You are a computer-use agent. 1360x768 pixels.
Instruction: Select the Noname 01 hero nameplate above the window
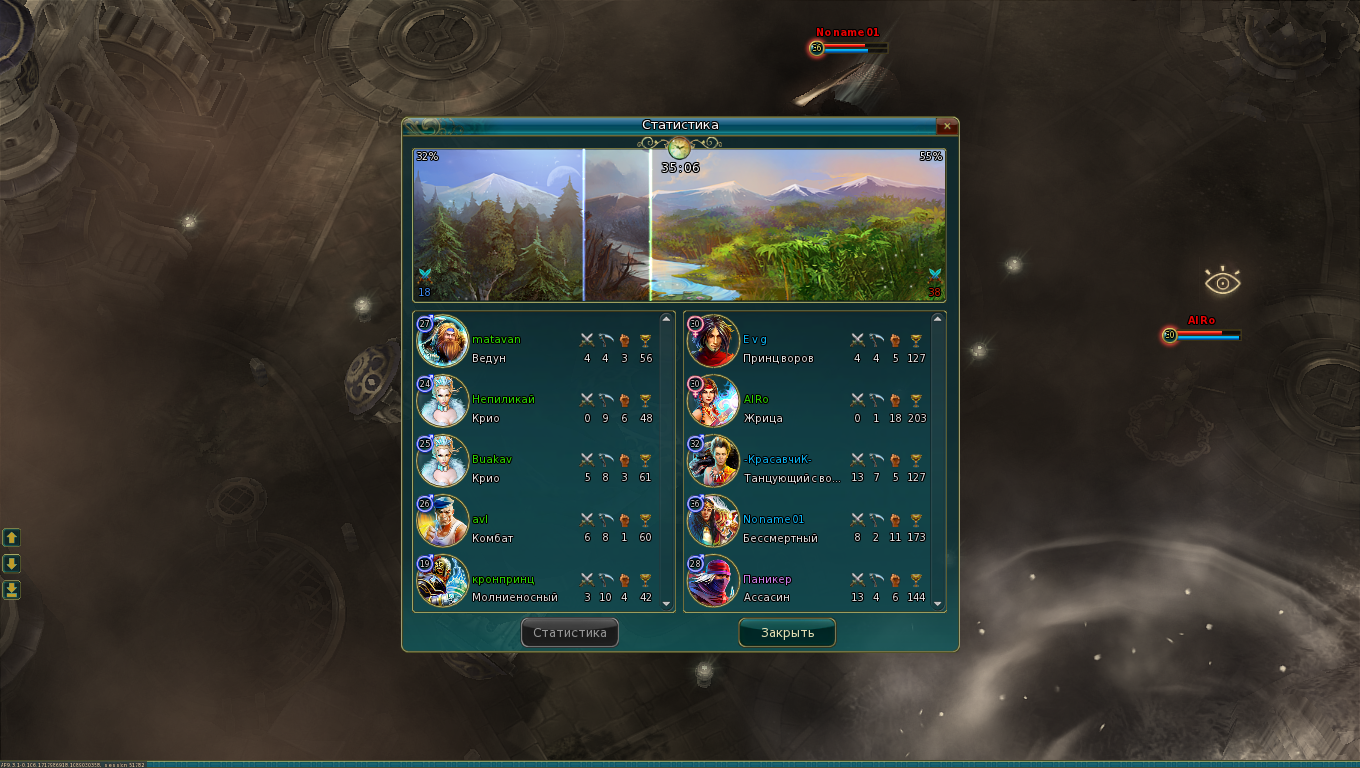[x=847, y=33]
